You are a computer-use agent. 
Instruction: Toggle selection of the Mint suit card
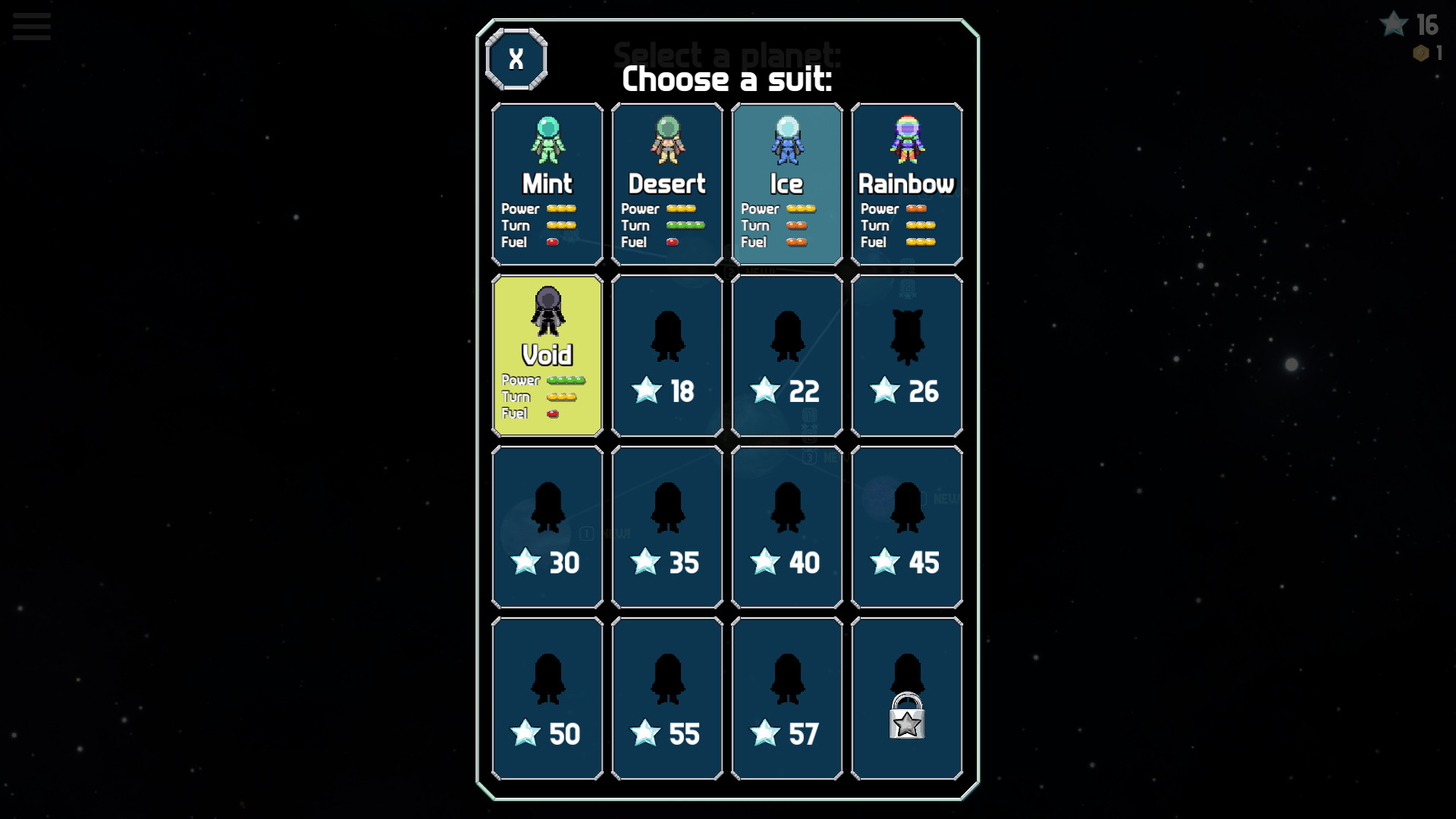[x=548, y=184]
